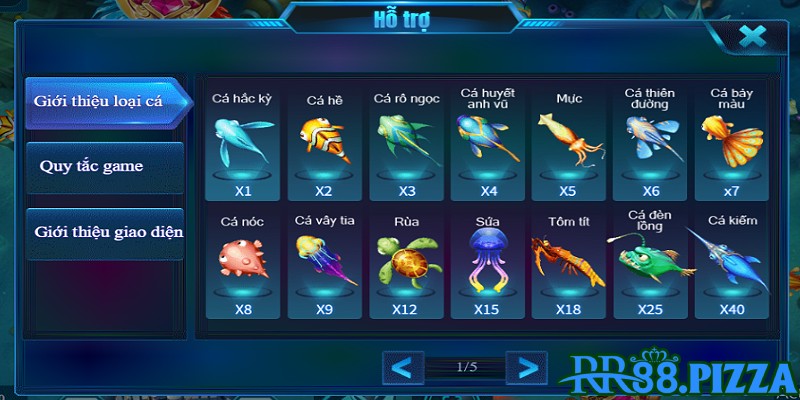Close the Hỗ trợ help window
This screenshot has height=400, width=800.
[x=751, y=38]
